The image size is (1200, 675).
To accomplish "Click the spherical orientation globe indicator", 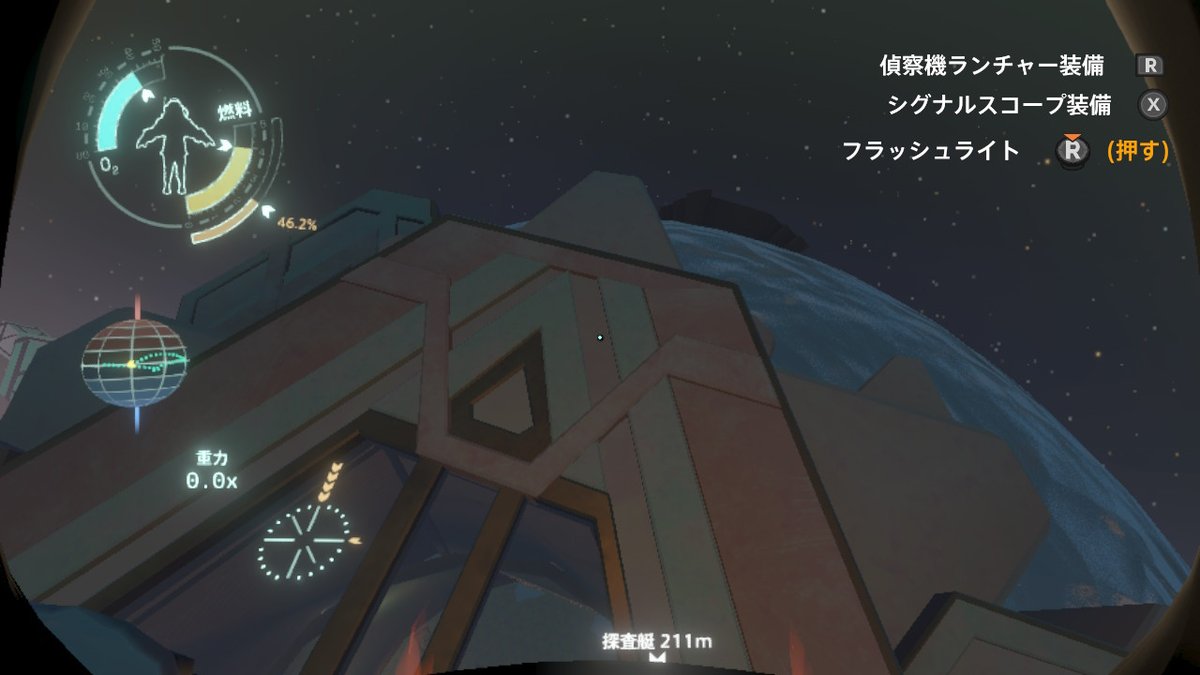I will coord(134,363).
